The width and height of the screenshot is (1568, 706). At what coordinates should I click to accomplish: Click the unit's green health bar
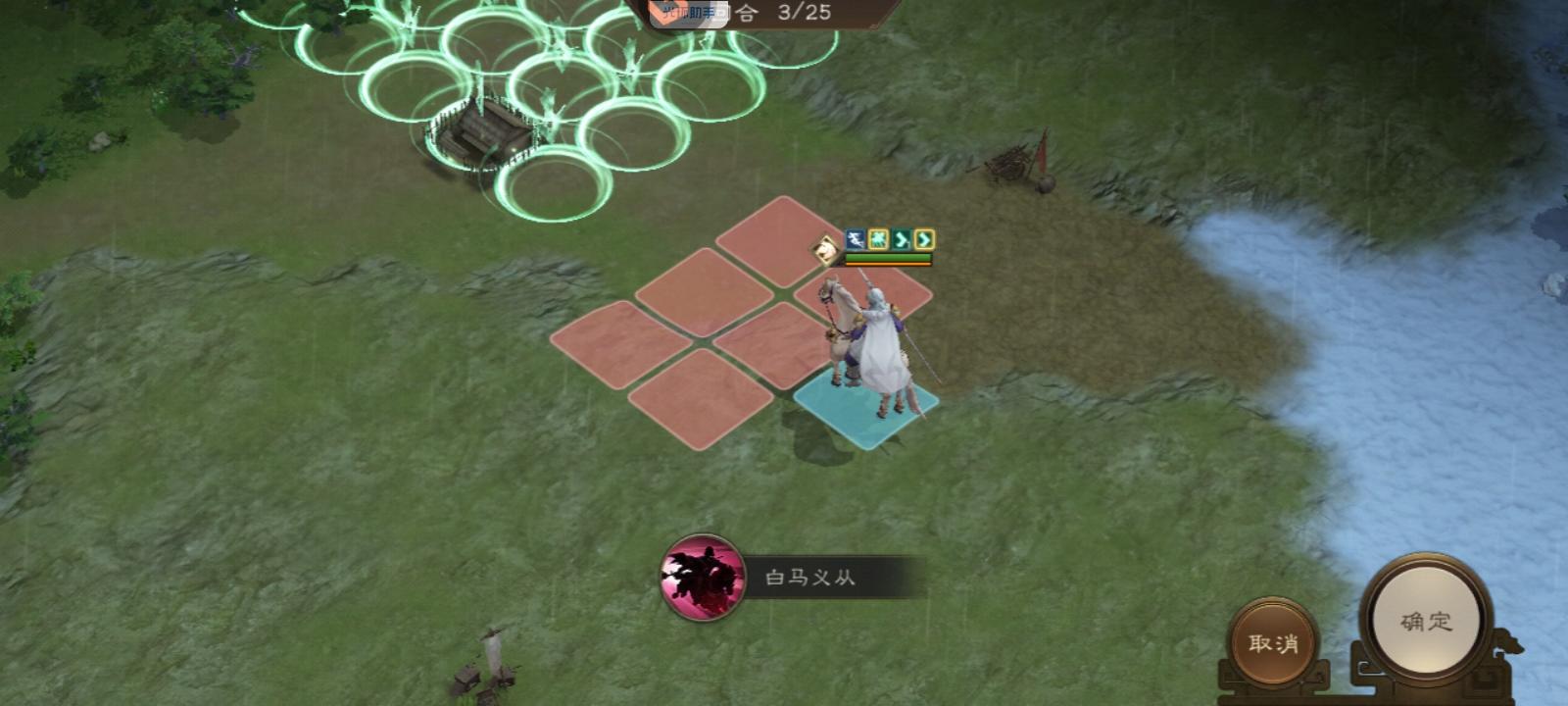click(x=889, y=257)
